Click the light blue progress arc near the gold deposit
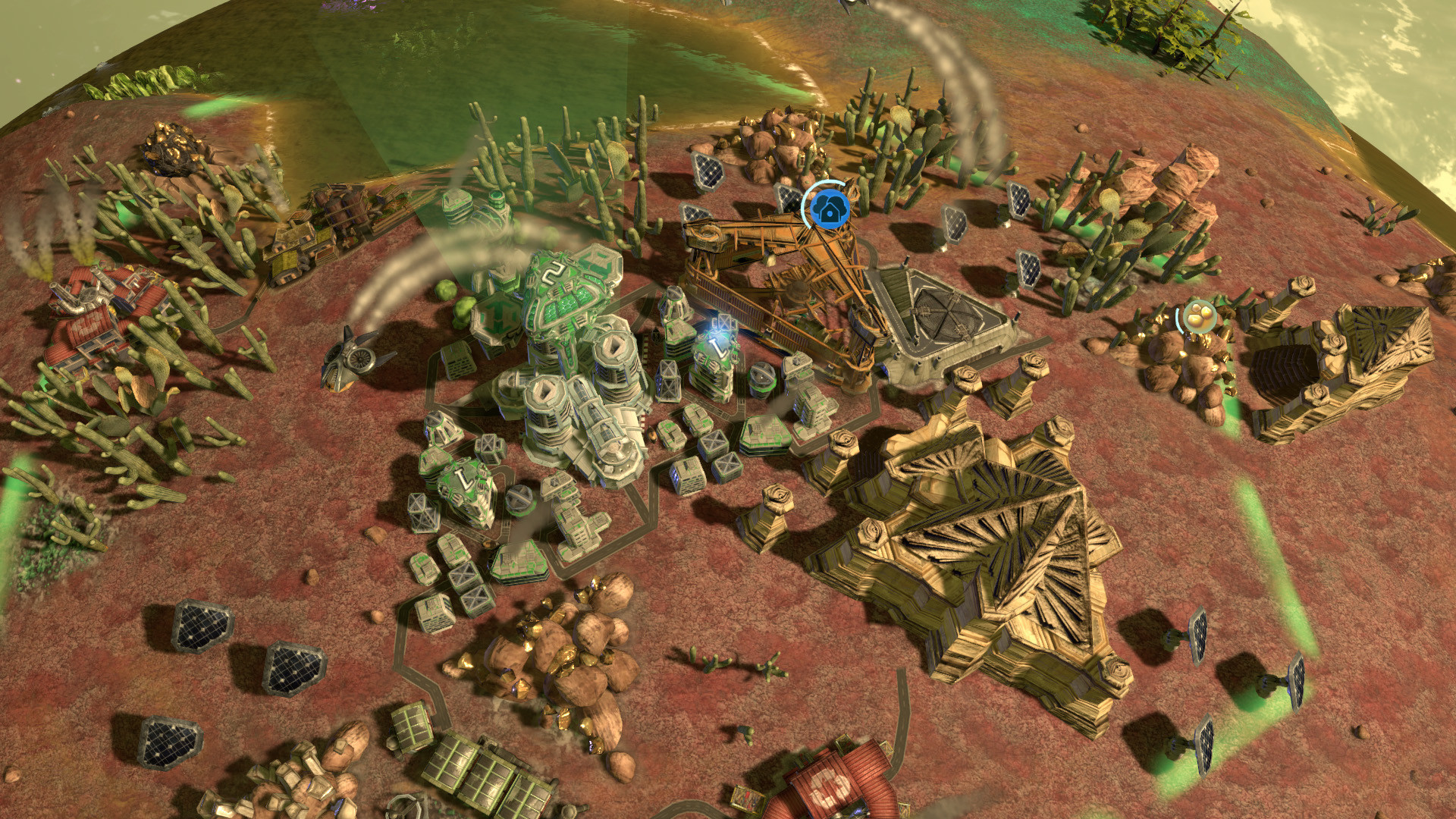Image resolution: width=1456 pixels, height=819 pixels. [1179, 318]
